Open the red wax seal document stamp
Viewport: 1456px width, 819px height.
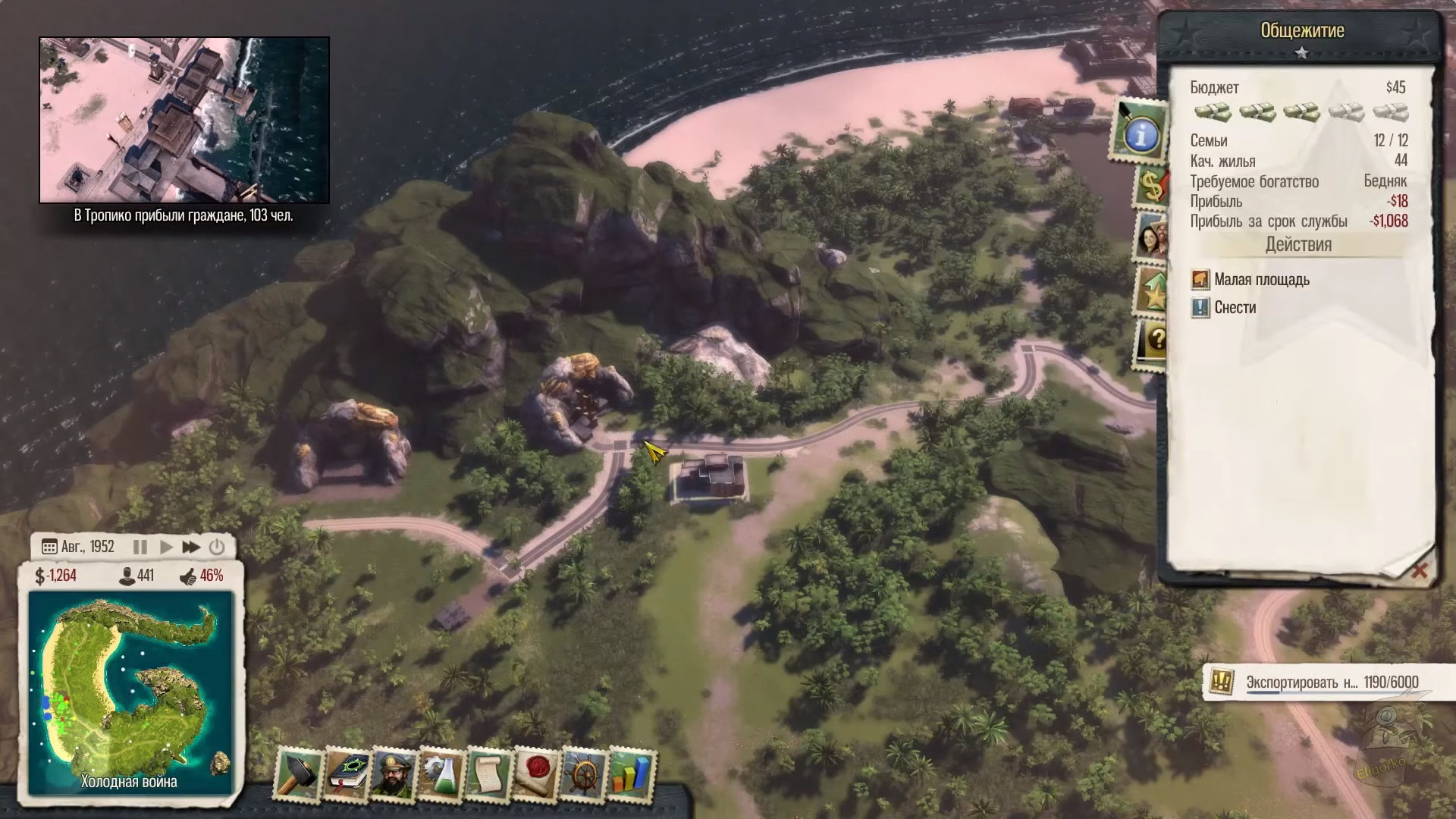(536, 773)
